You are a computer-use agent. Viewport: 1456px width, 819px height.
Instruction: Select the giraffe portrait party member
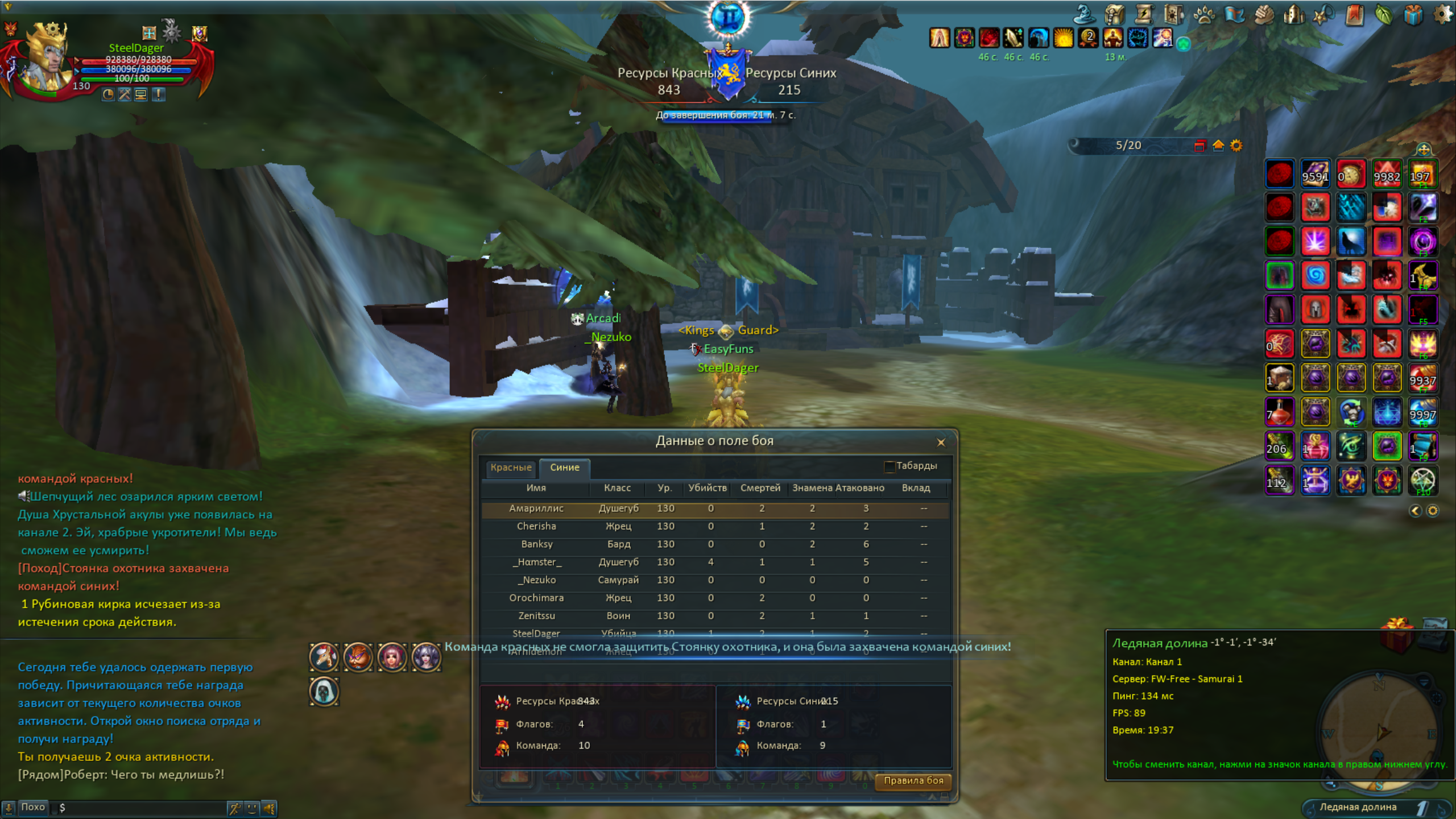click(x=324, y=657)
